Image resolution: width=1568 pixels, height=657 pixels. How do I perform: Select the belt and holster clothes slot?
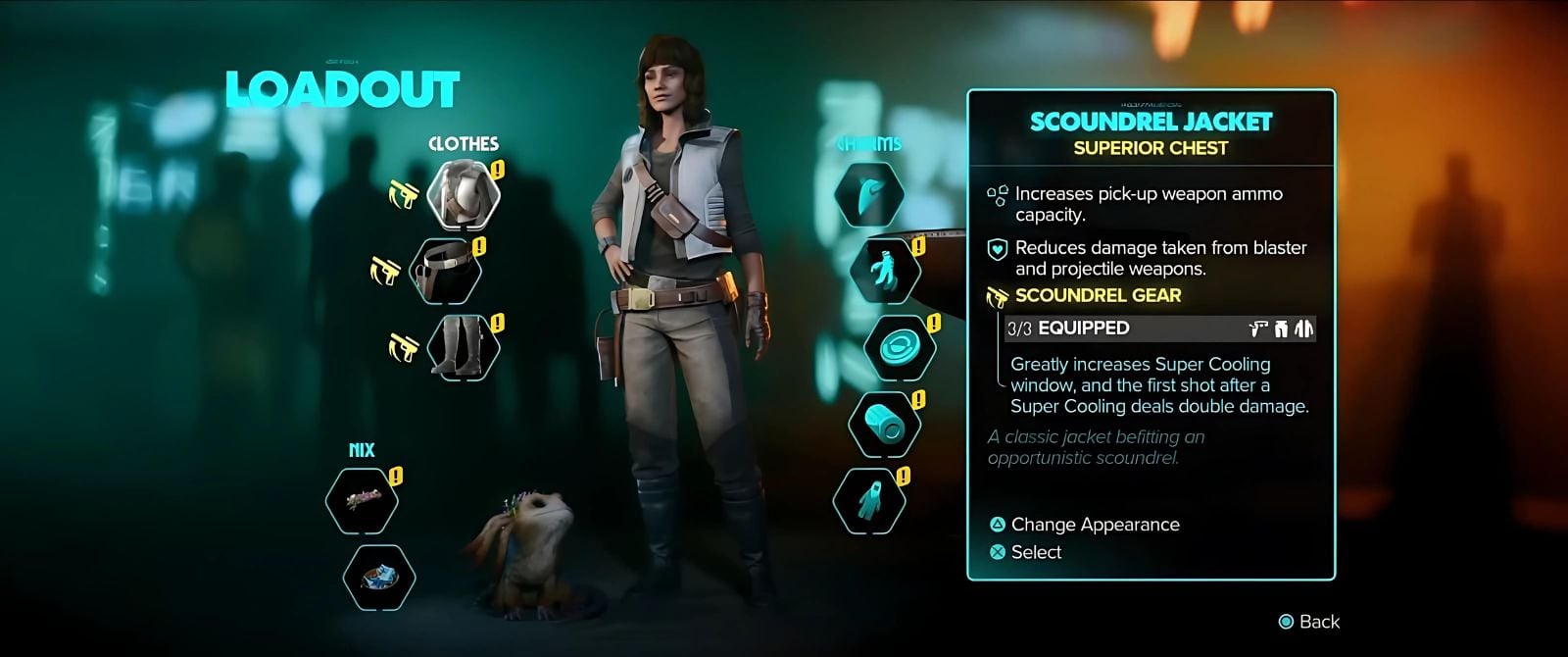[x=444, y=269]
